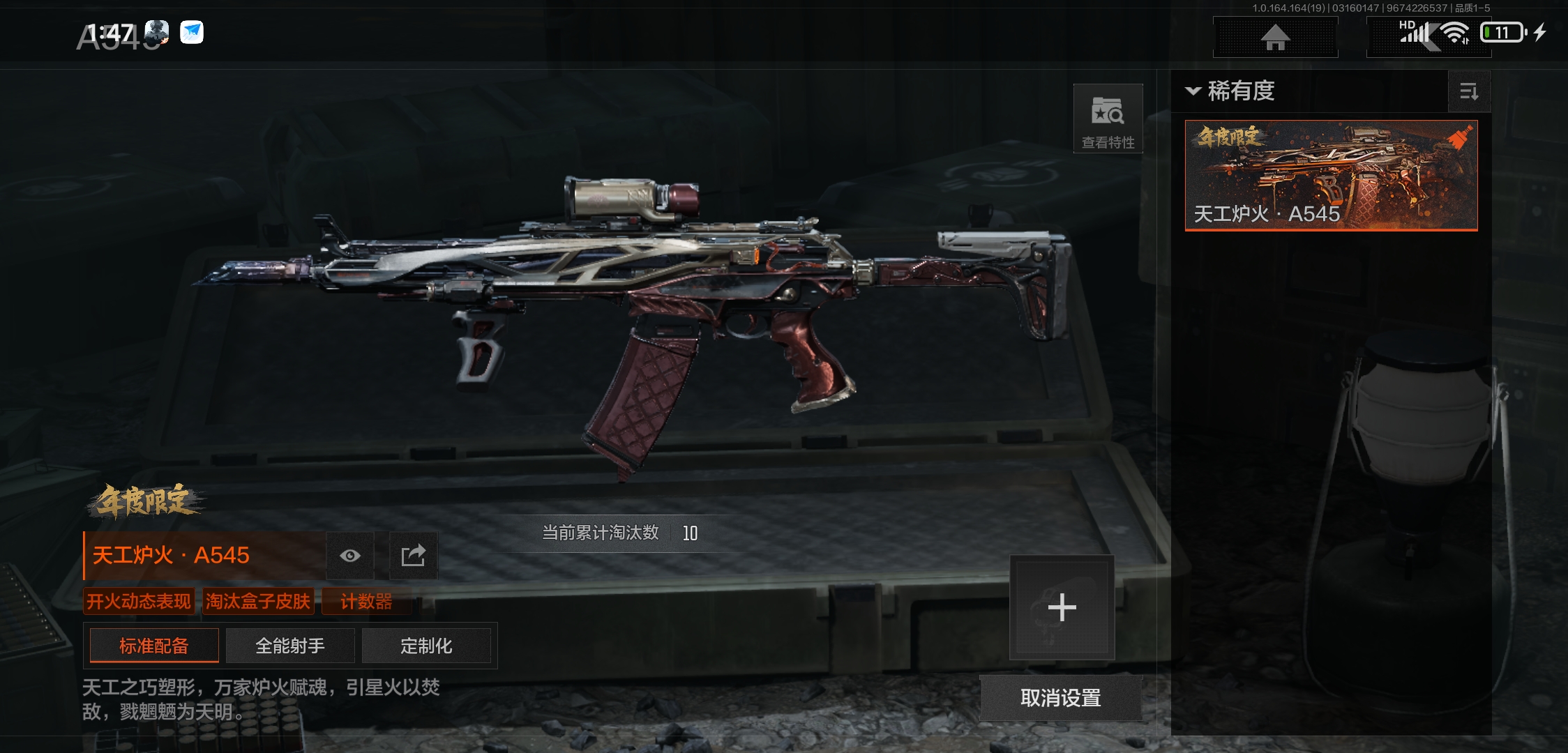Image resolution: width=1568 pixels, height=753 pixels.
Task: Toggle the eye preview button
Action: pyautogui.click(x=350, y=556)
